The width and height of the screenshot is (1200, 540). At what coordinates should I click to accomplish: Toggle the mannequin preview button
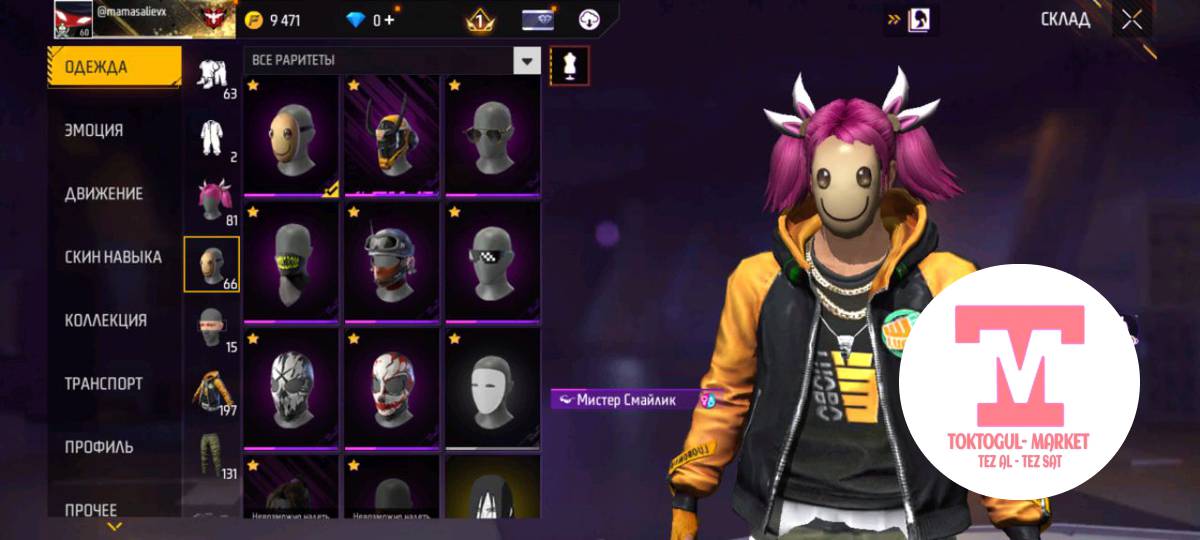(x=570, y=65)
